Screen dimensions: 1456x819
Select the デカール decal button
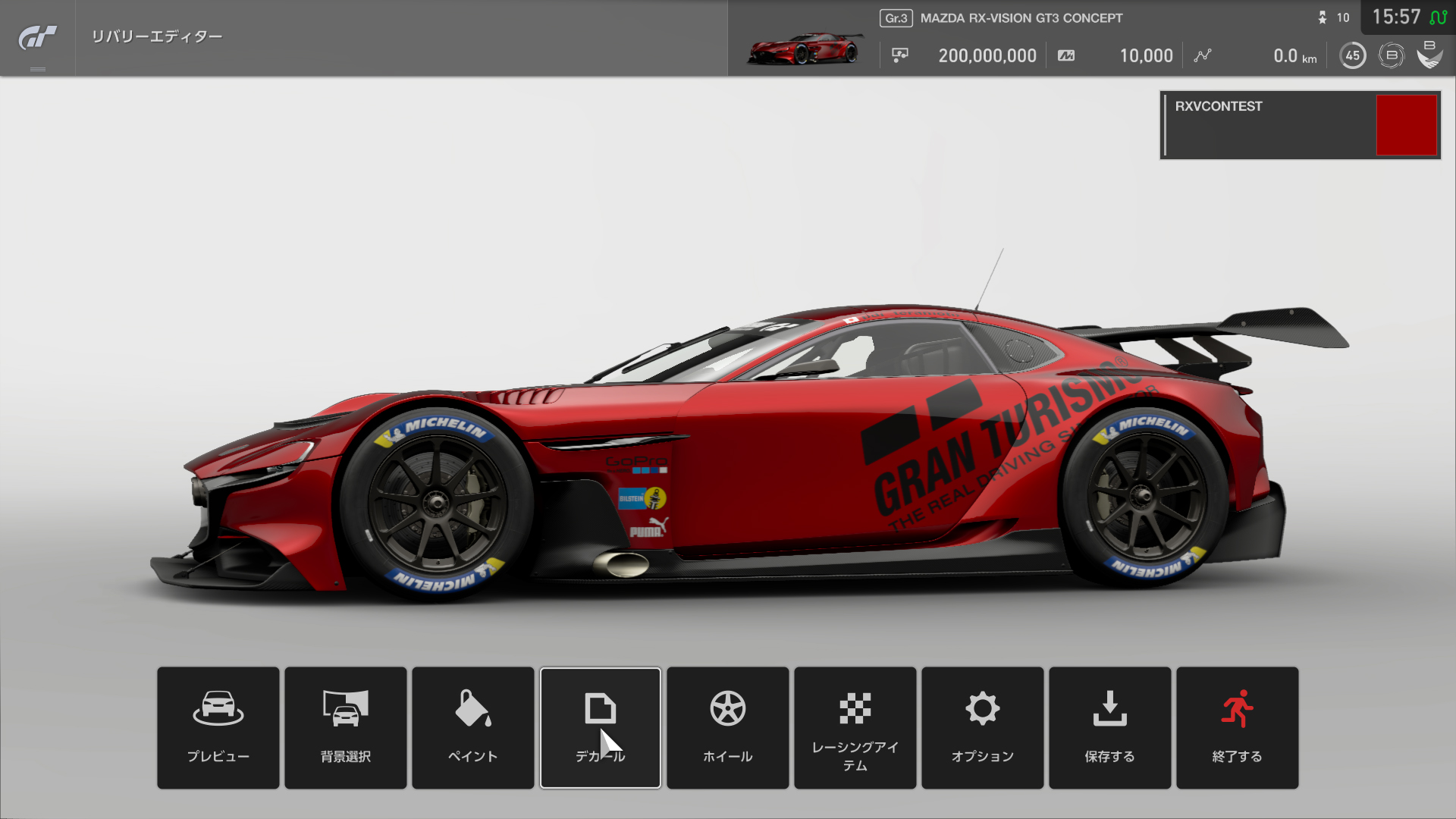tap(601, 727)
